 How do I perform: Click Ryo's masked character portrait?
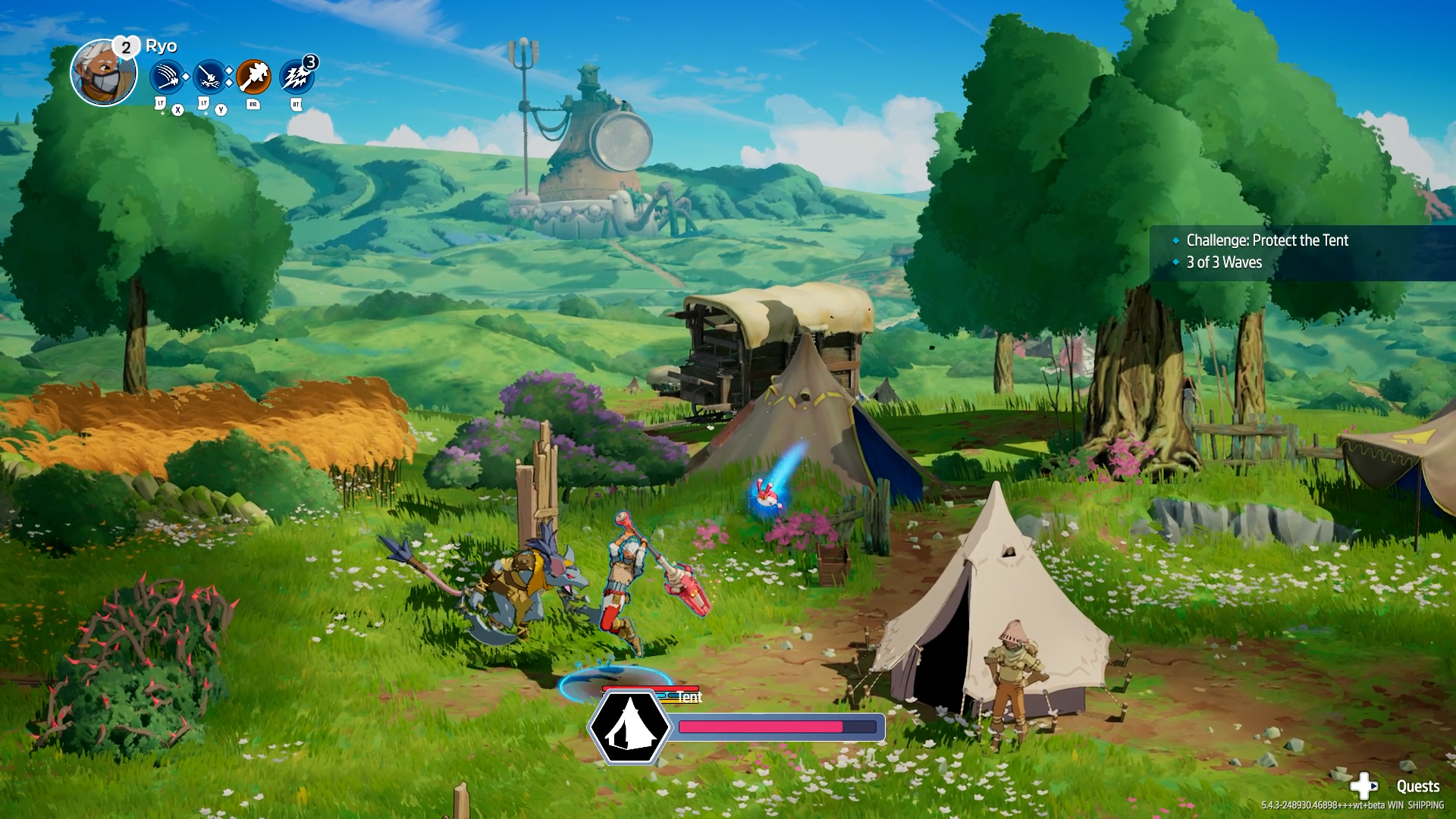[x=104, y=74]
